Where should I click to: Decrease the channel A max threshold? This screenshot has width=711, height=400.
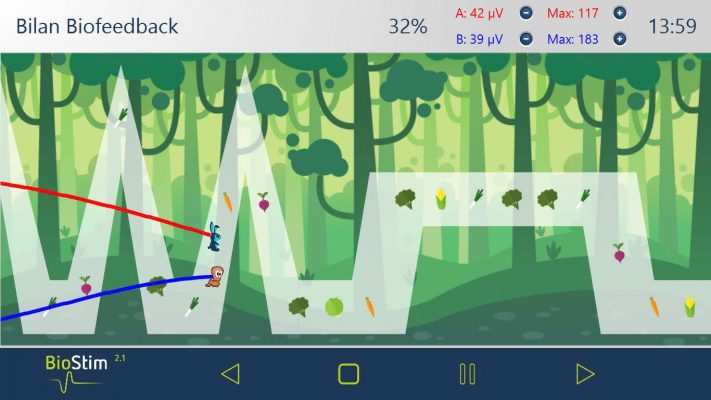click(526, 14)
